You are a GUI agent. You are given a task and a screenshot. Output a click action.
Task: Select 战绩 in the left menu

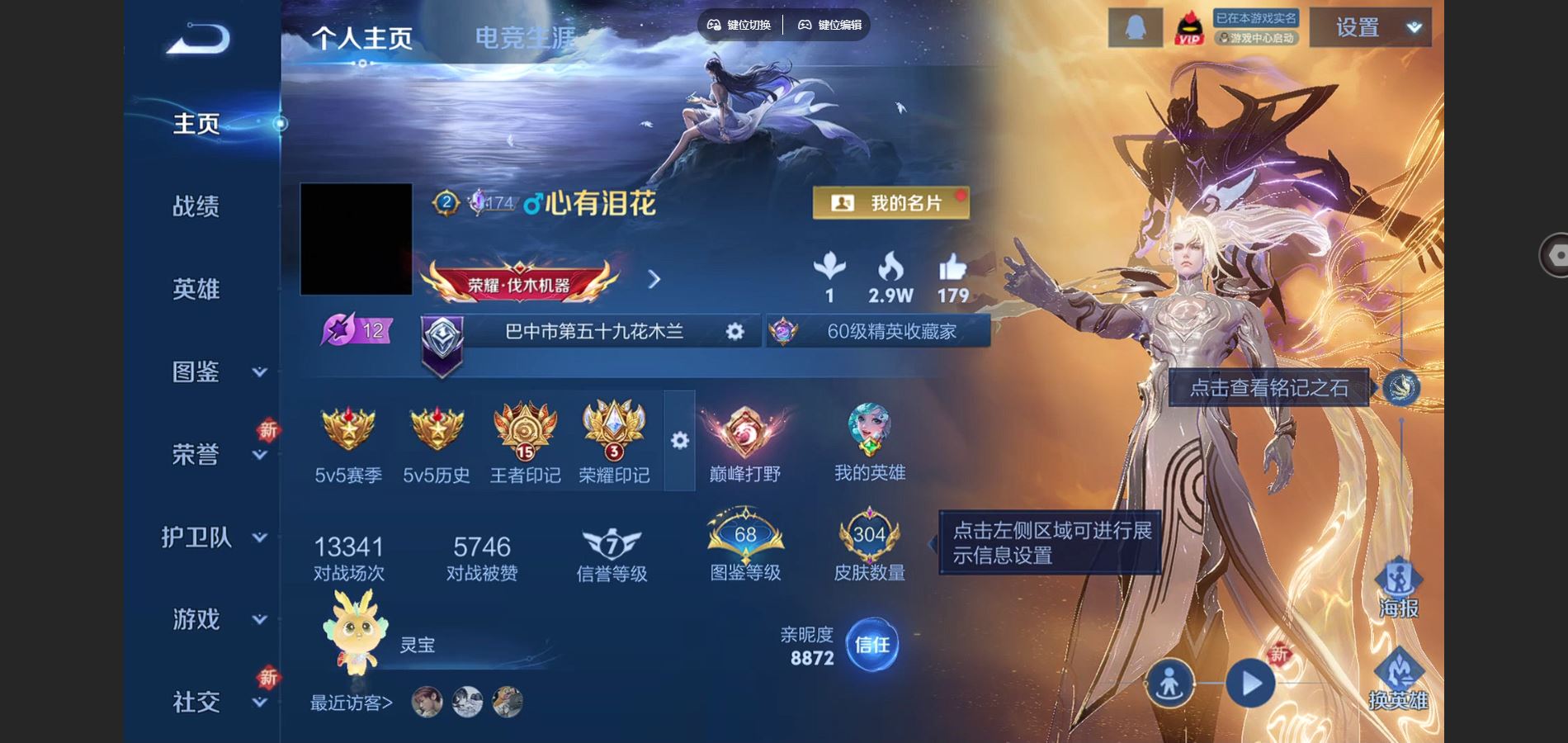(x=195, y=206)
